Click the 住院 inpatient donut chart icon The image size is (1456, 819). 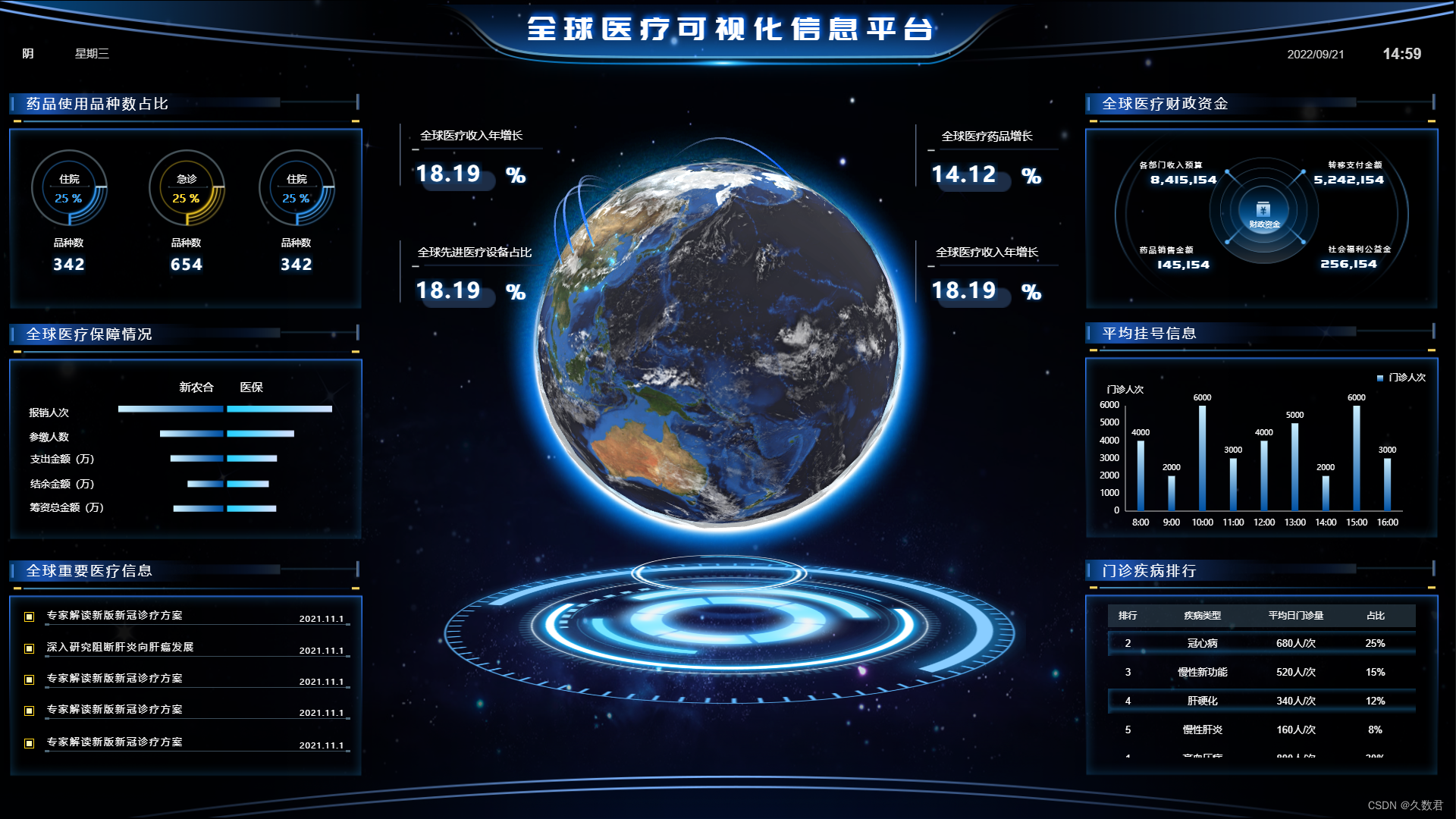(71, 188)
